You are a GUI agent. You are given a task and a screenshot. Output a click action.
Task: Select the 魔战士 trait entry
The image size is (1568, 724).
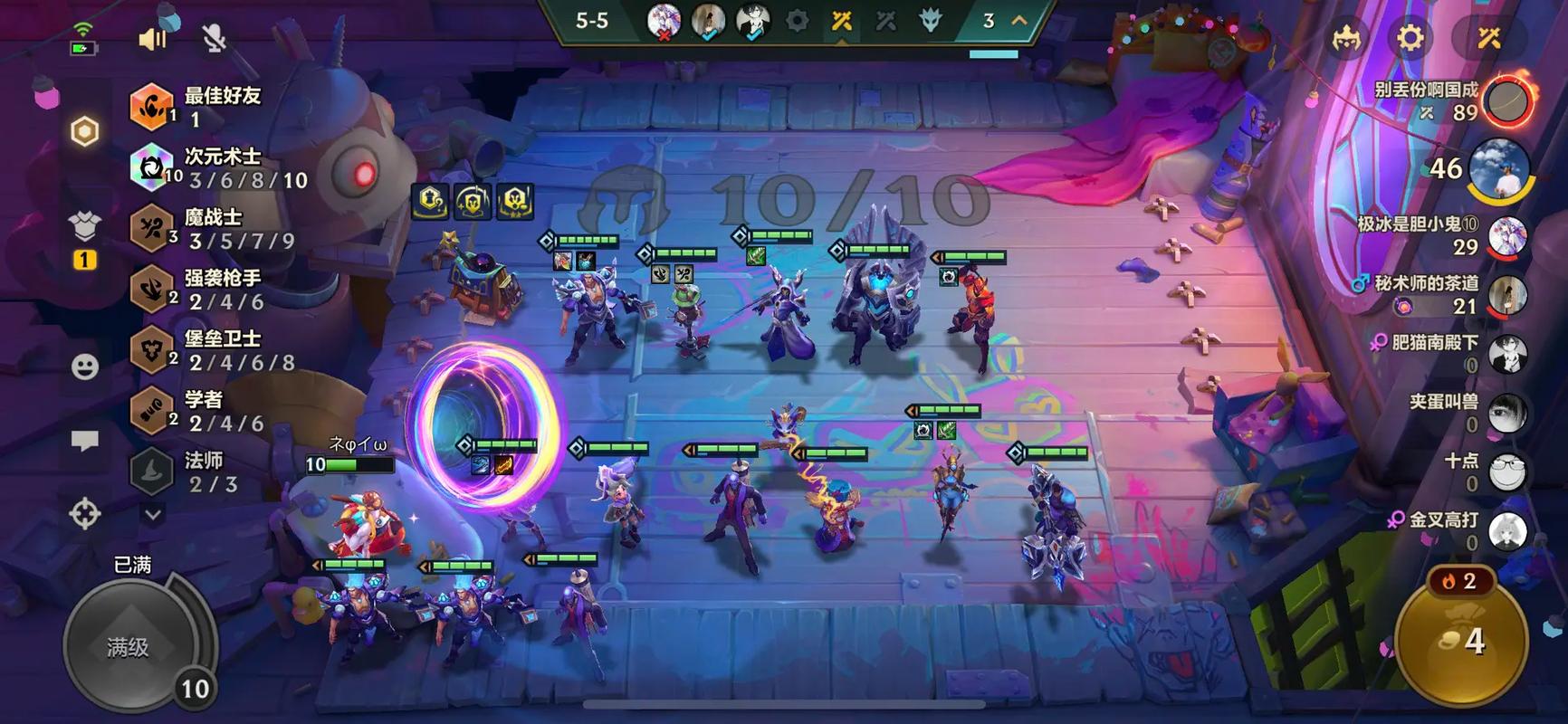tap(214, 229)
